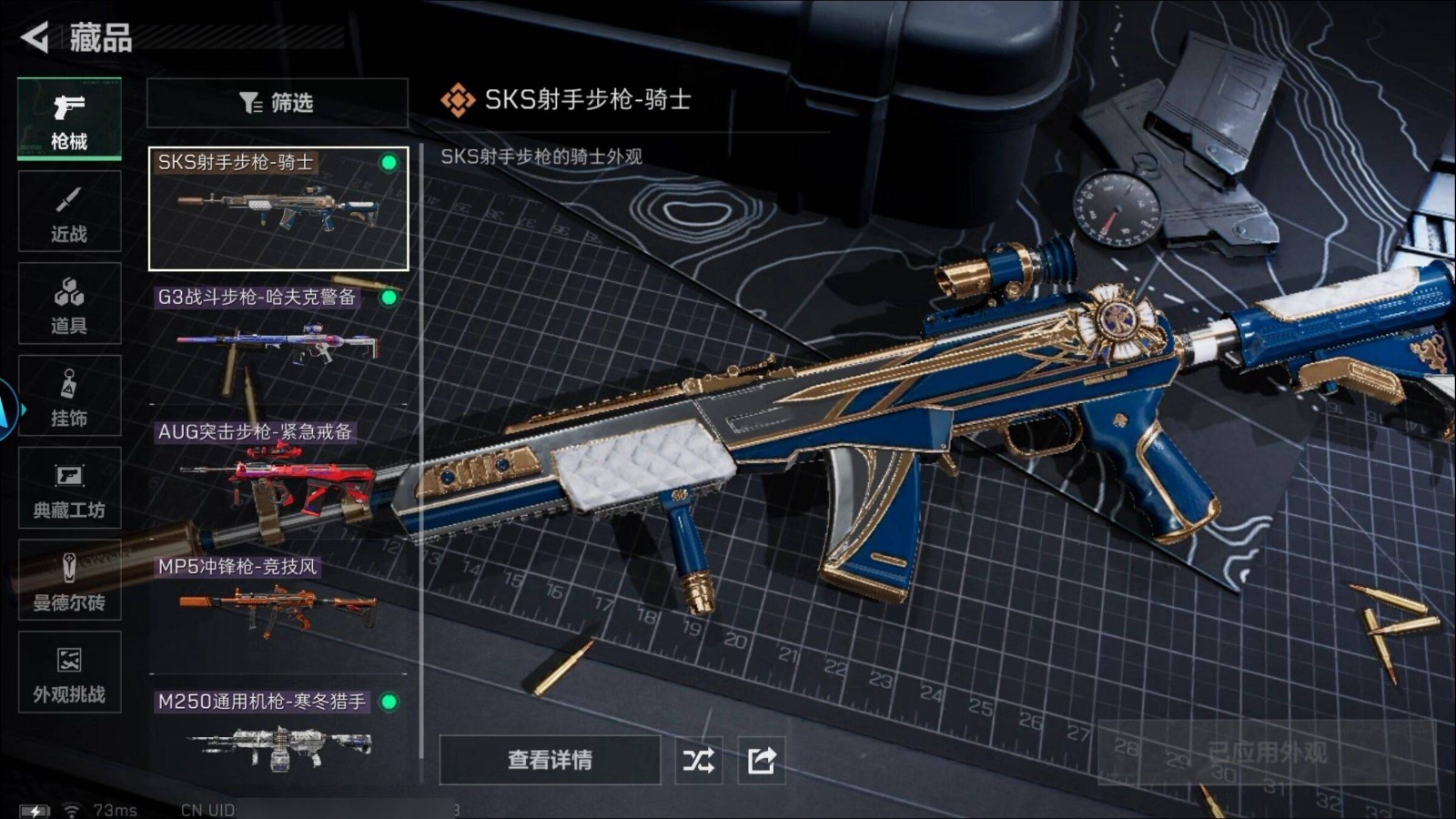The width and height of the screenshot is (1456, 819).
Task: Open the 典藏工坊 workshop tab
Action: click(69, 489)
